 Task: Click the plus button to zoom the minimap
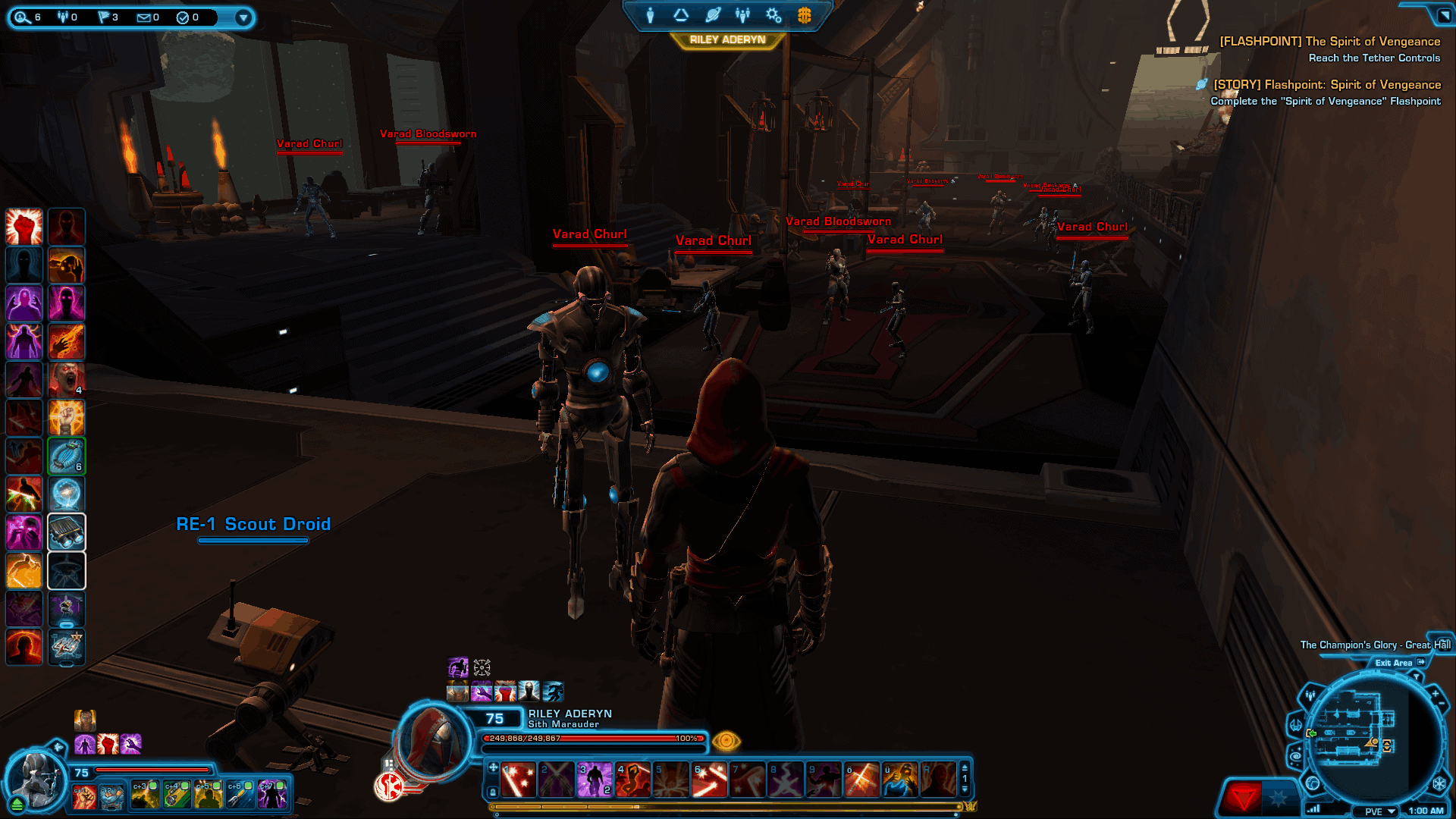coord(1436,693)
